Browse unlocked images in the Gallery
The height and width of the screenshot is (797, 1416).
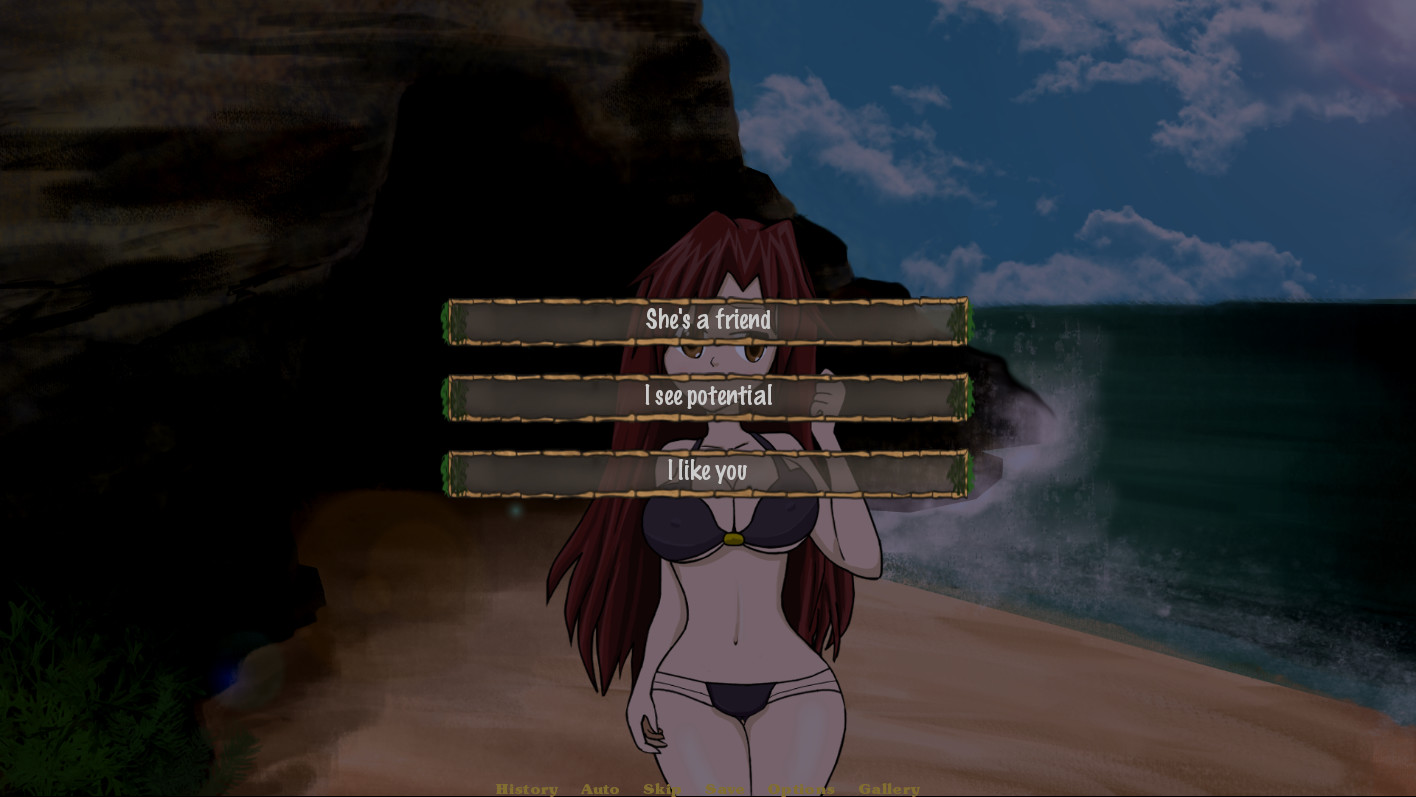tap(889, 789)
